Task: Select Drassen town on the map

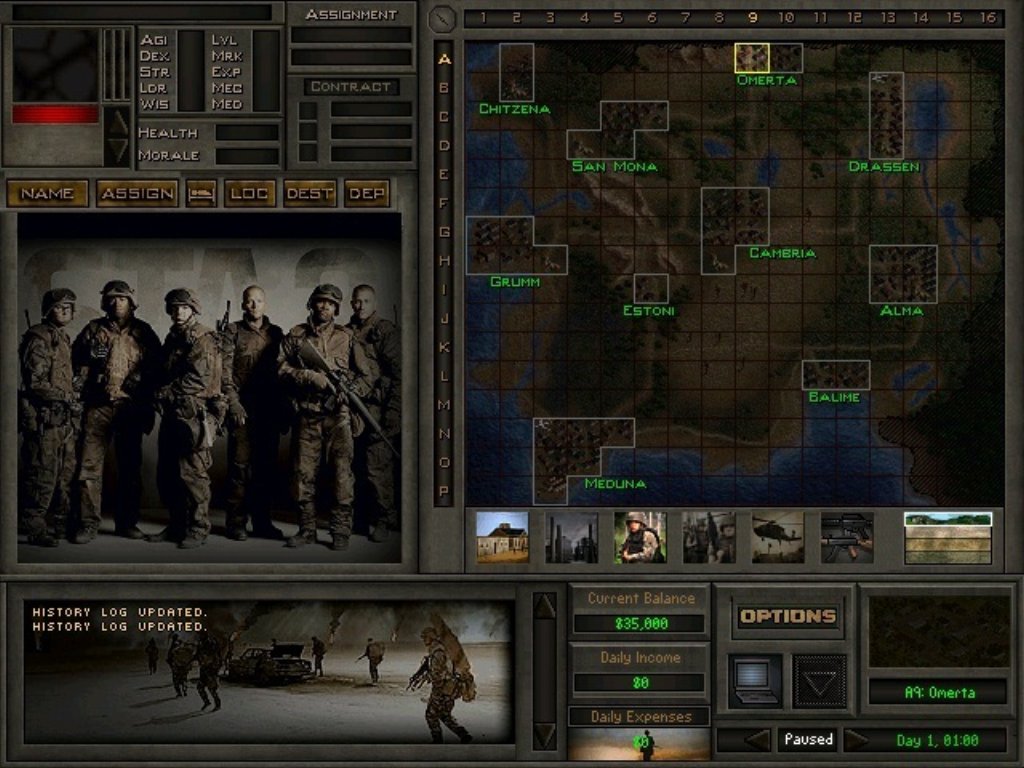Action: tap(886, 115)
